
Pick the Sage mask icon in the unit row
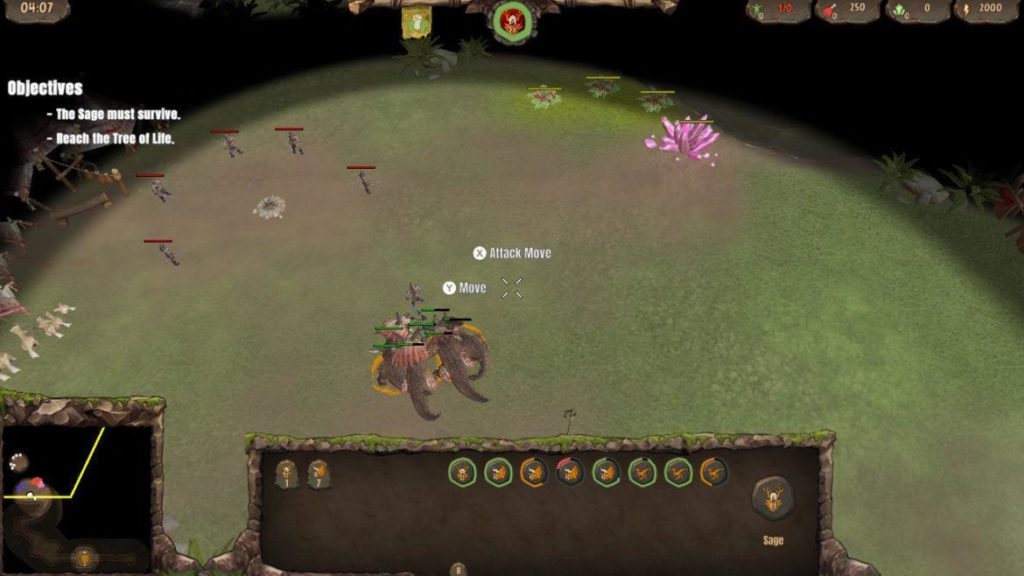tap(462, 472)
